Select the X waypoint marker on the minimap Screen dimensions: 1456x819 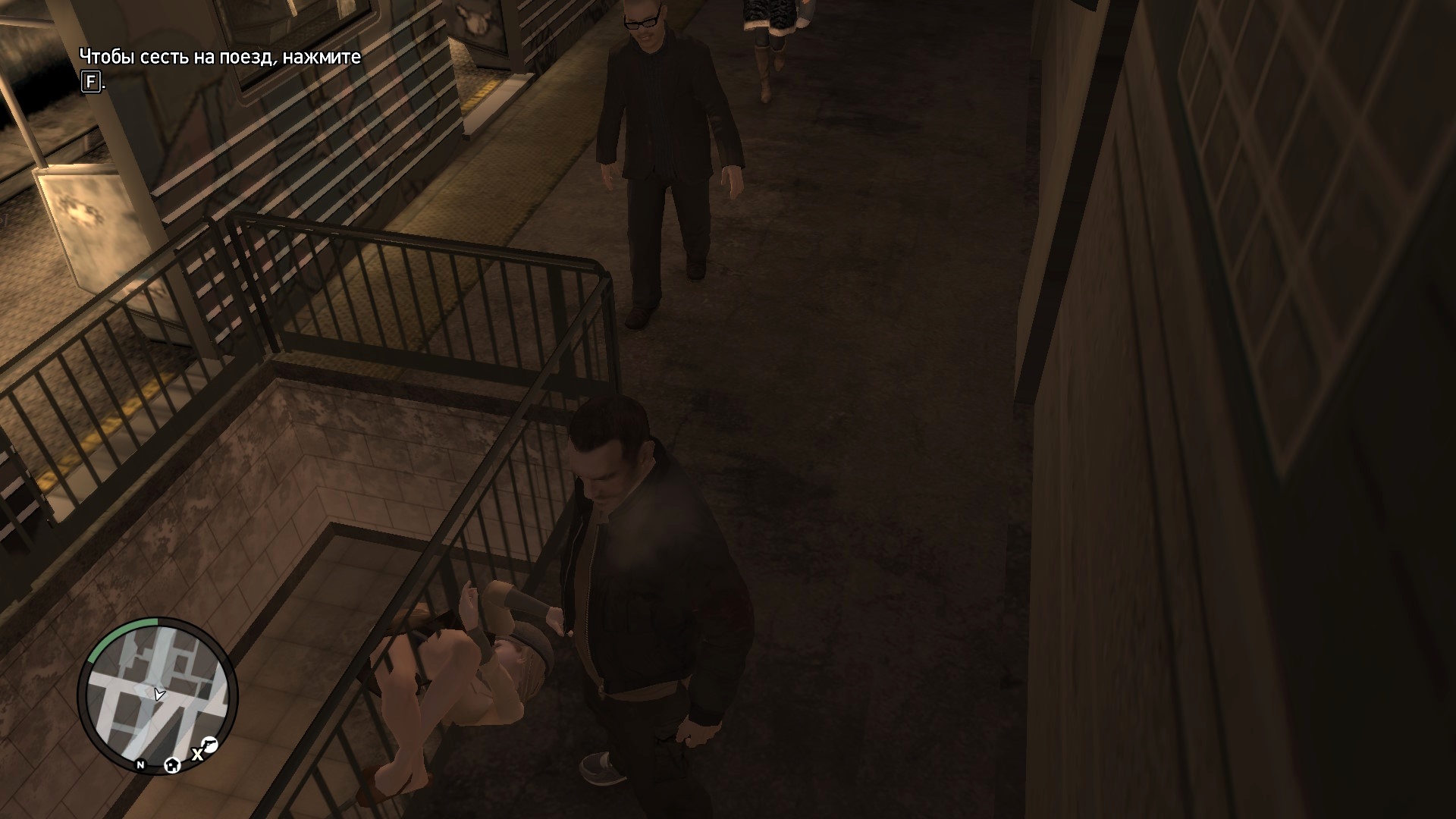pyautogui.click(x=197, y=755)
